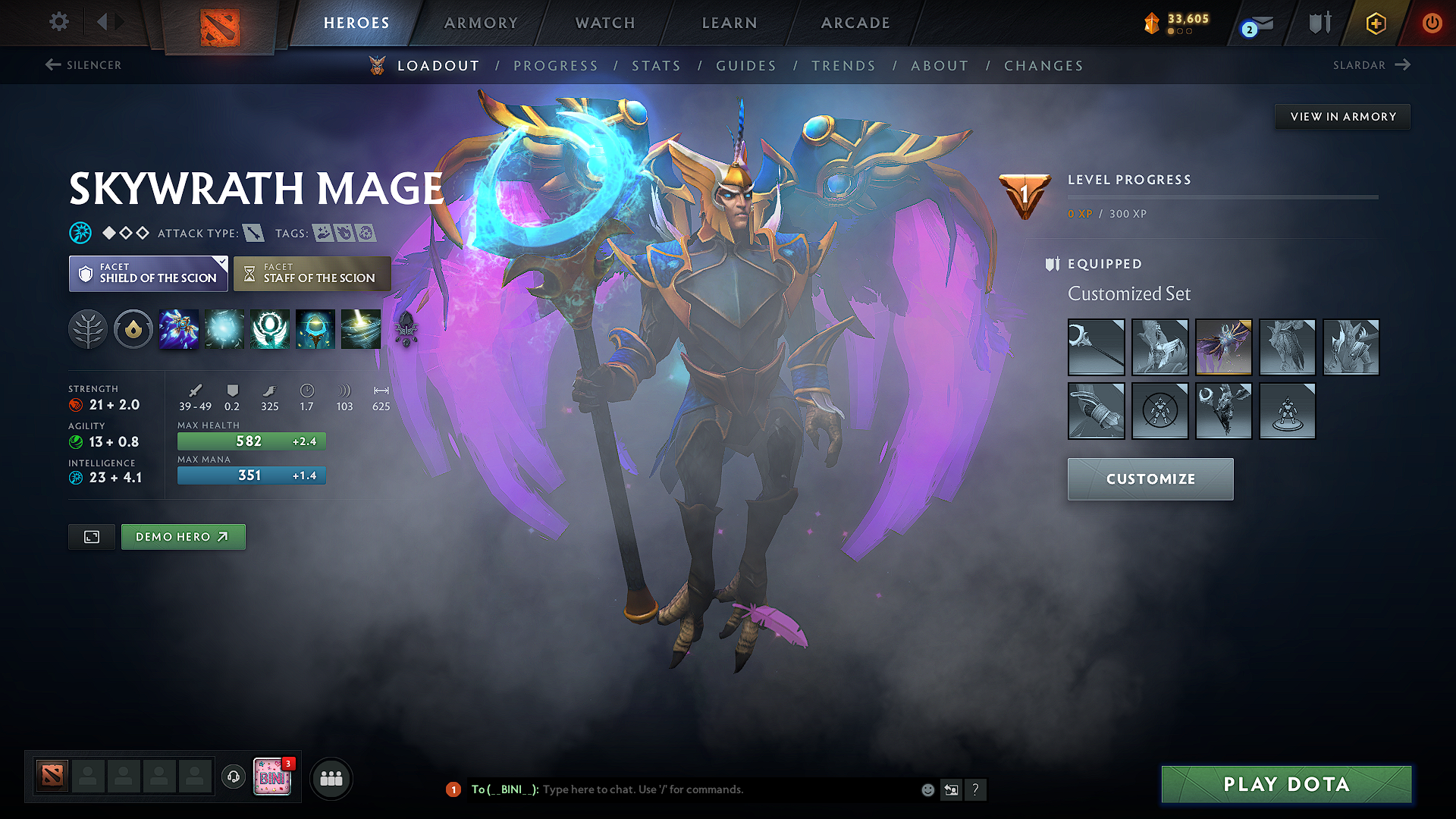Navigate back to Silencer hero page
Screen dimensions: 1456x819
click(82, 65)
